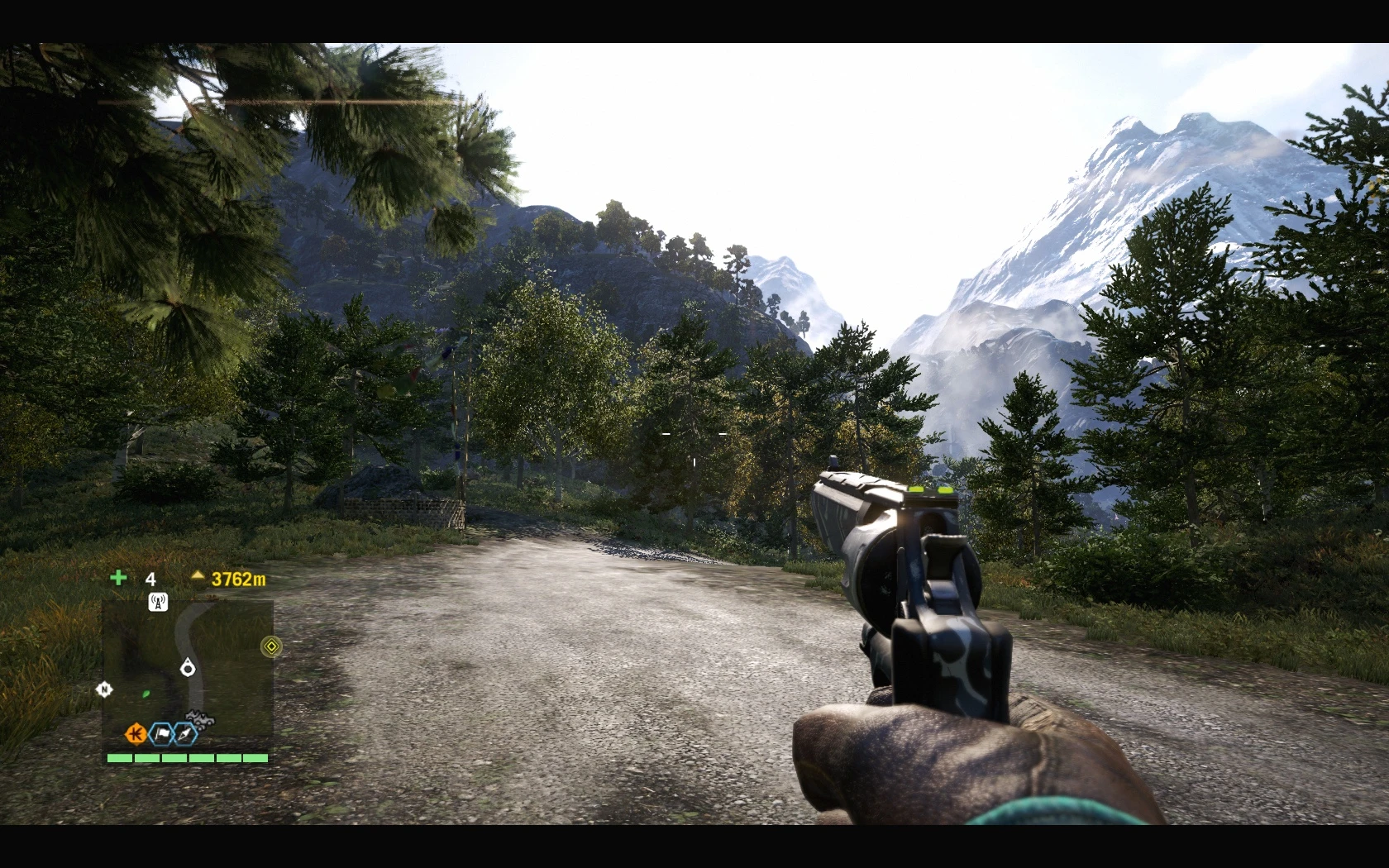Click the white flag hexagon minimap icon
Image resolution: width=1389 pixels, height=868 pixels.
pyautogui.click(x=161, y=734)
